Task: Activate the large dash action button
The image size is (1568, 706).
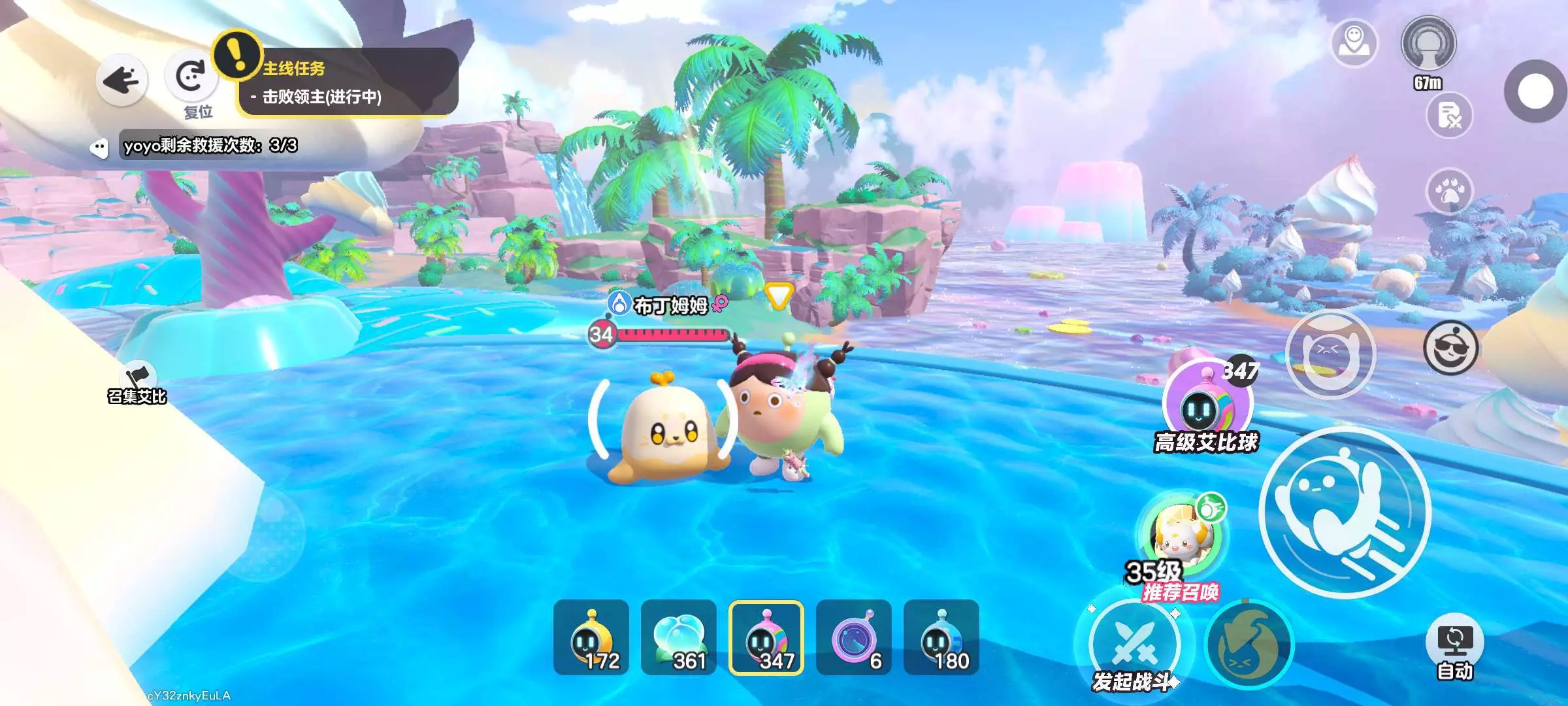Action: (1345, 513)
